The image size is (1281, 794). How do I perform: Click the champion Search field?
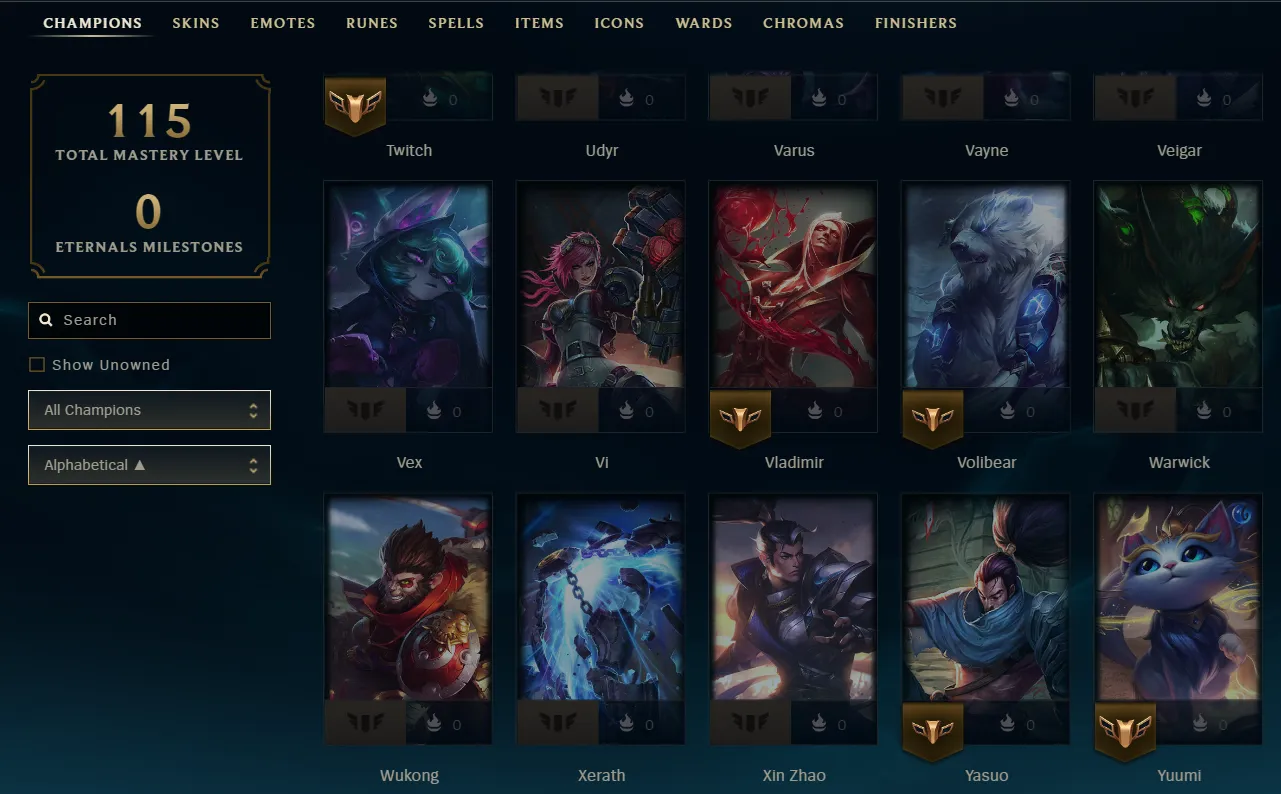(x=150, y=320)
